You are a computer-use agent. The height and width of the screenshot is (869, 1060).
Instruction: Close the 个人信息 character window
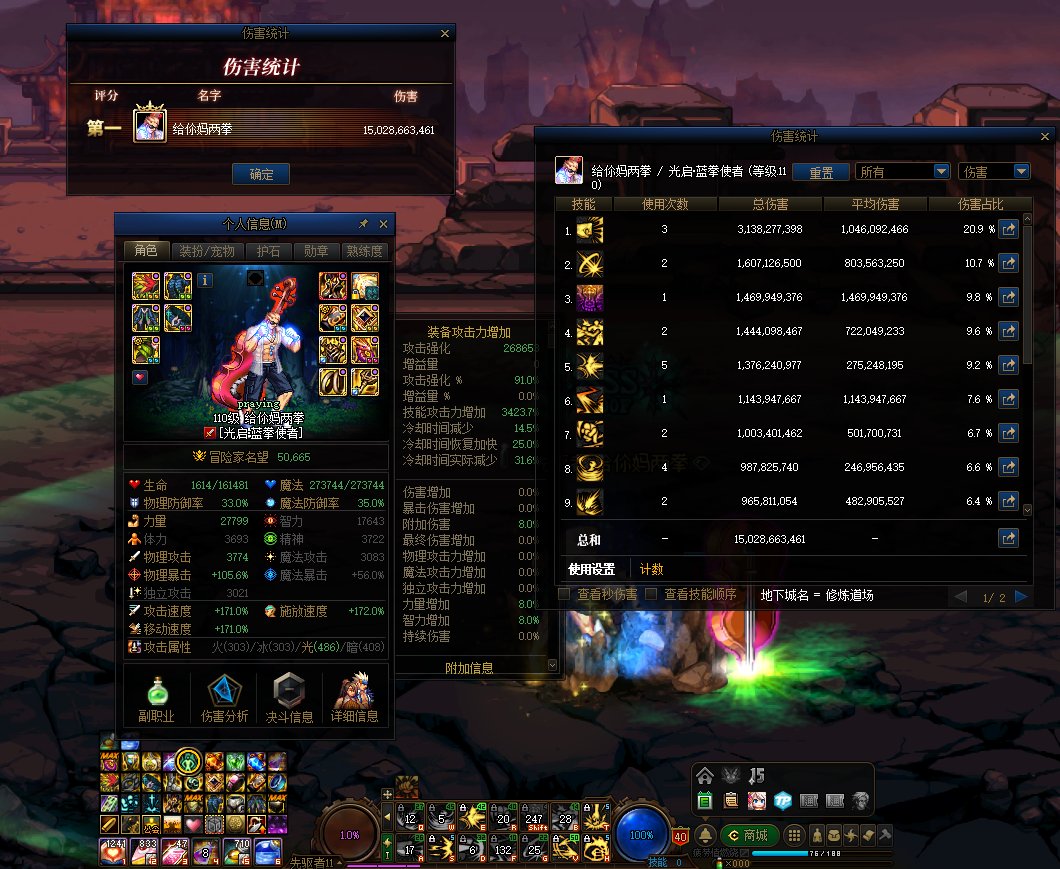click(383, 223)
